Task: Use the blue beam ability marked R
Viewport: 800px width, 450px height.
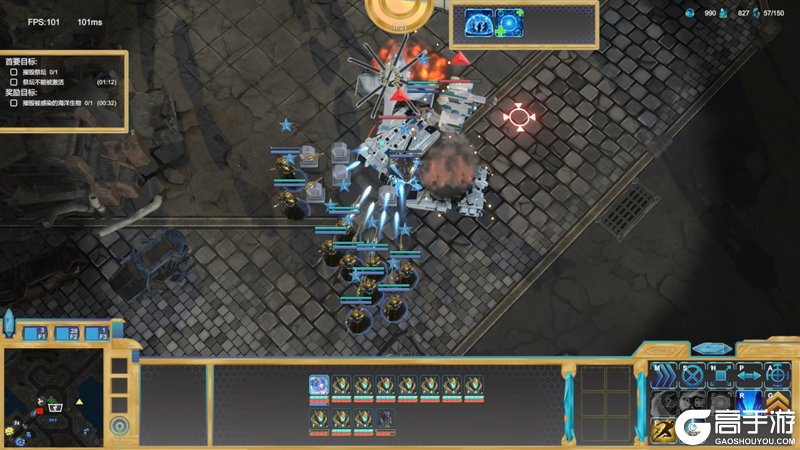Action: point(749,403)
